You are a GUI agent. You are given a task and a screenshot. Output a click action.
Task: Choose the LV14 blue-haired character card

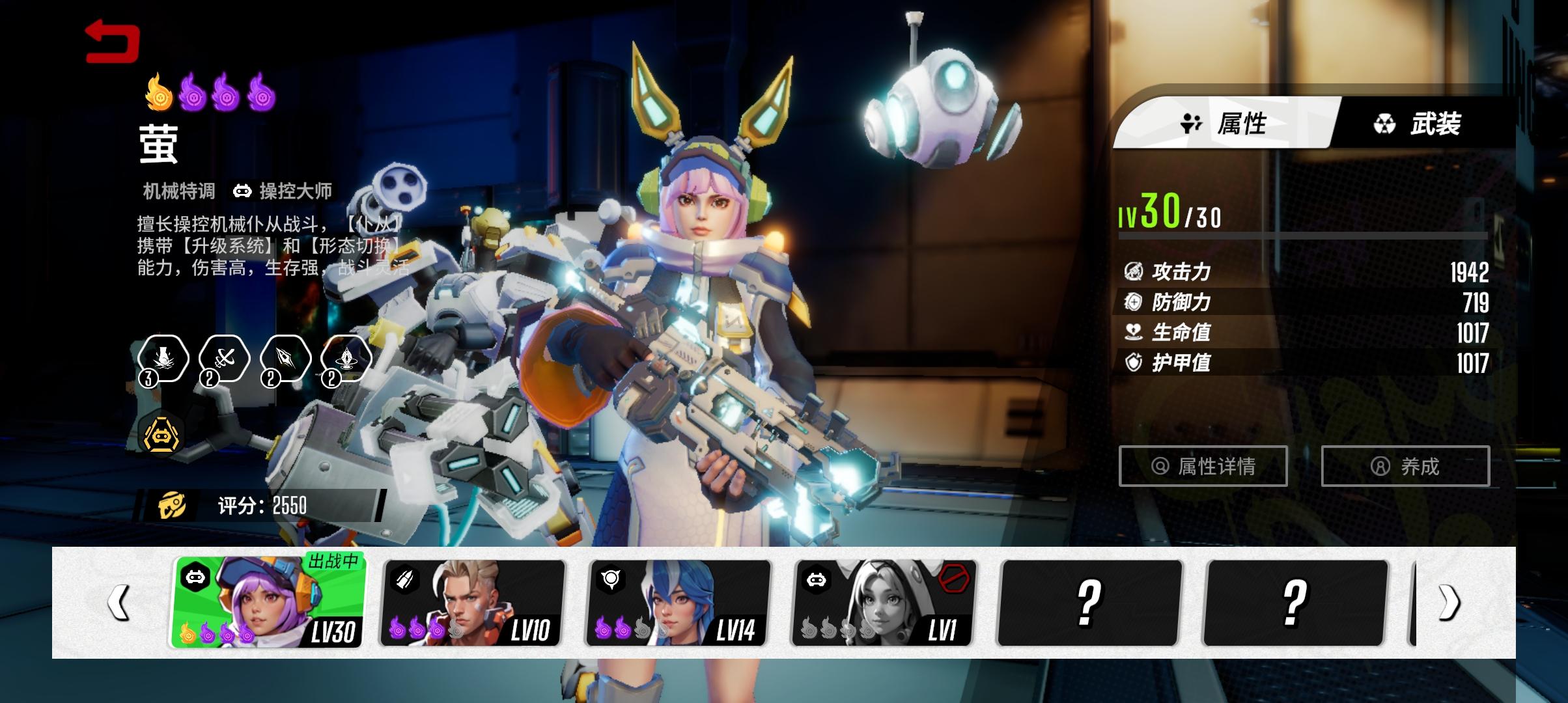click(679, 603)
